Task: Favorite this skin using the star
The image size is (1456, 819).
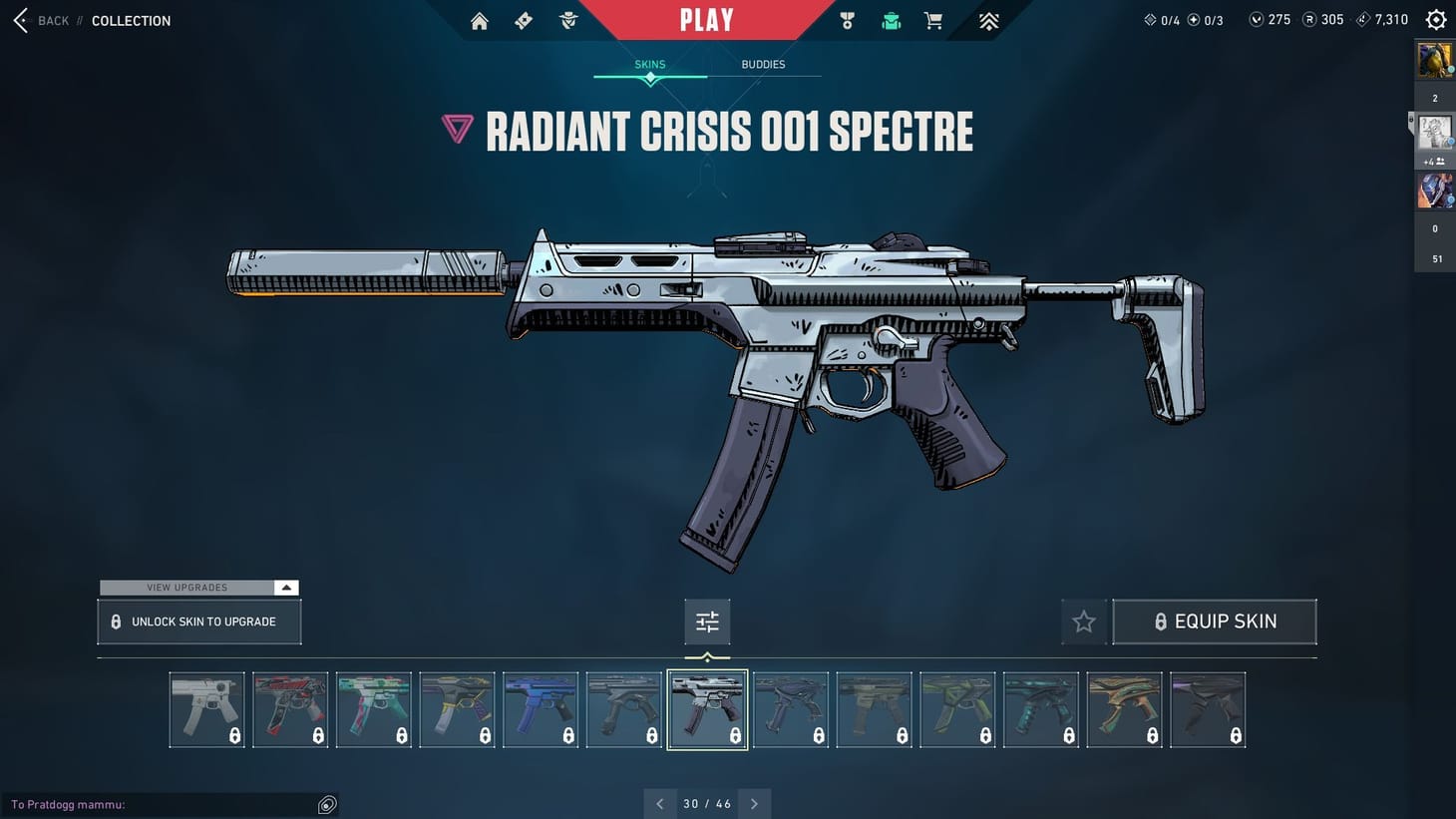Action: 1083,620
